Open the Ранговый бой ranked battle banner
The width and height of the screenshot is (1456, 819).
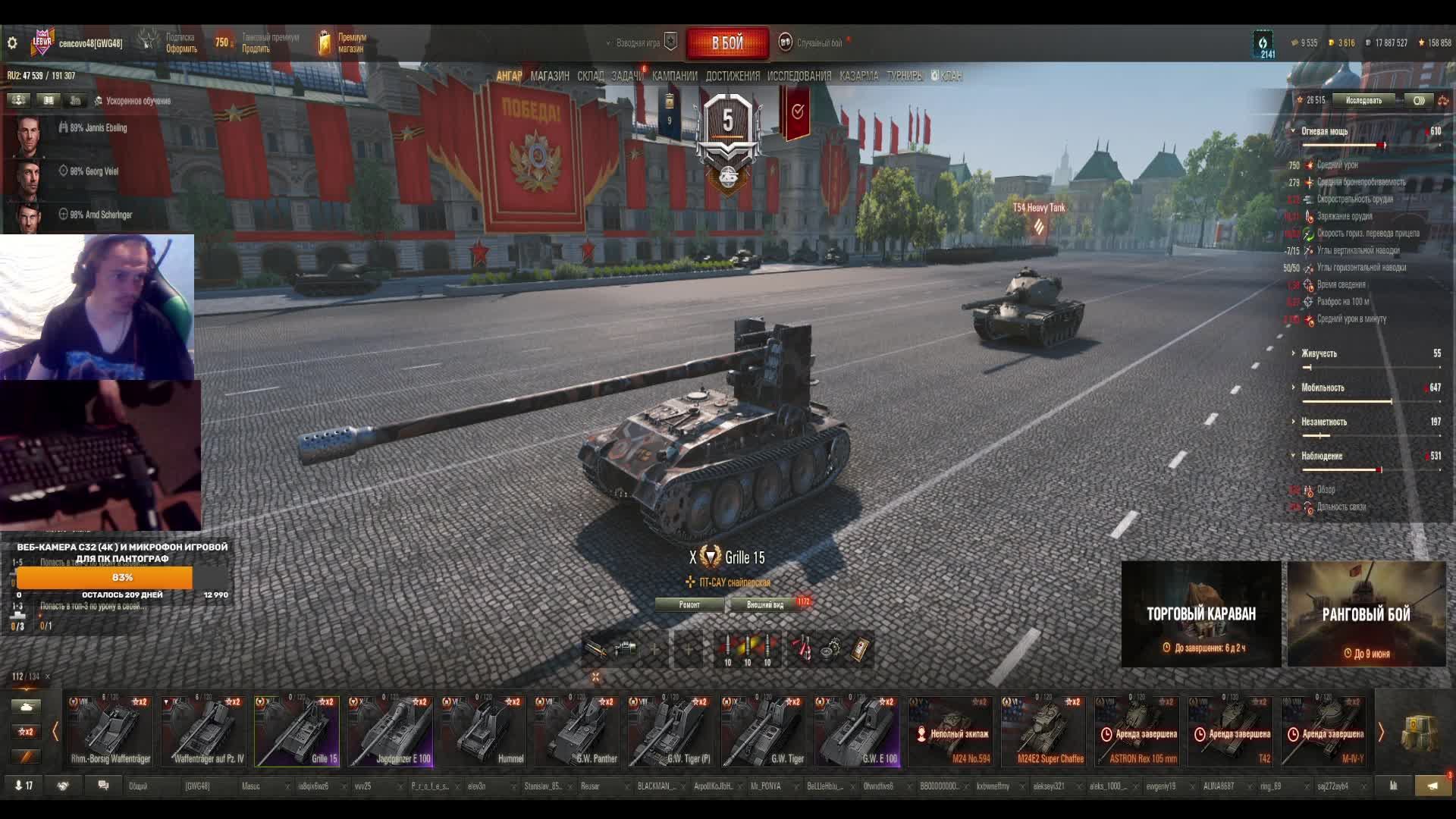pyautogui.click(x=1367, y=614)
